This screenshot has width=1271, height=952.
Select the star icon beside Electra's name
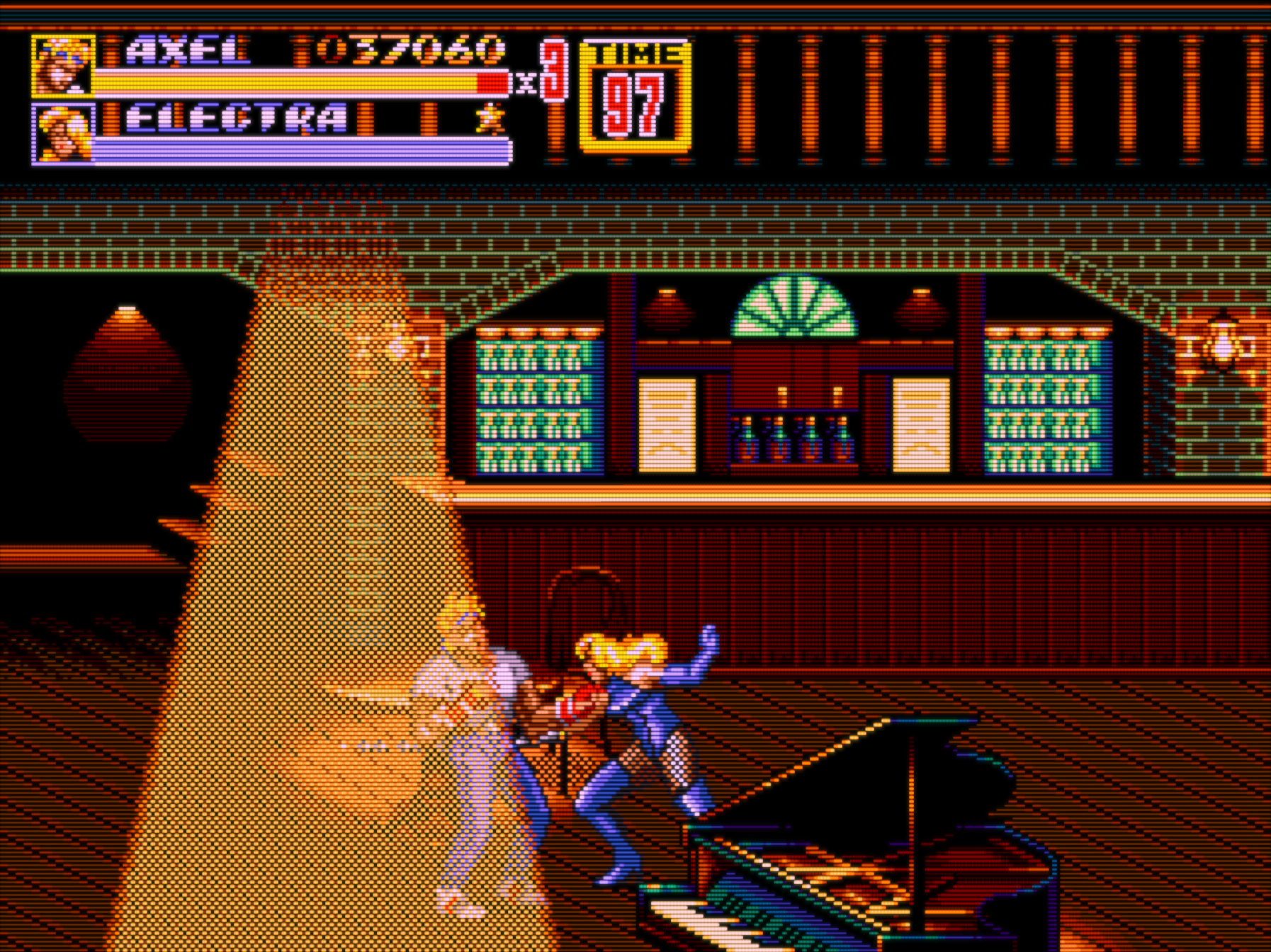490,117
